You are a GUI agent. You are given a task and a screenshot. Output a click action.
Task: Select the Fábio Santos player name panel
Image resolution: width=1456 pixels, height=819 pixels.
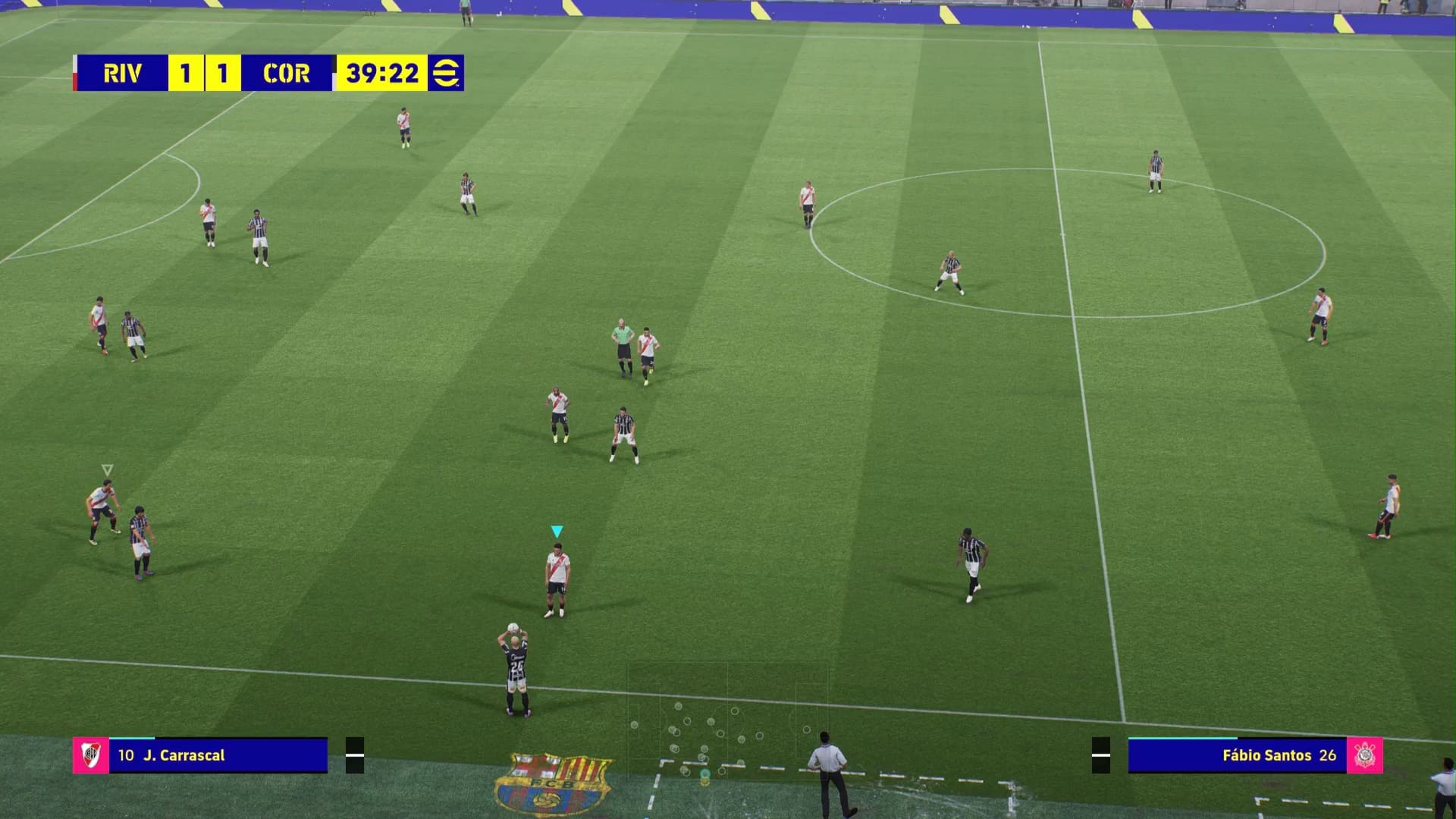1237,755
